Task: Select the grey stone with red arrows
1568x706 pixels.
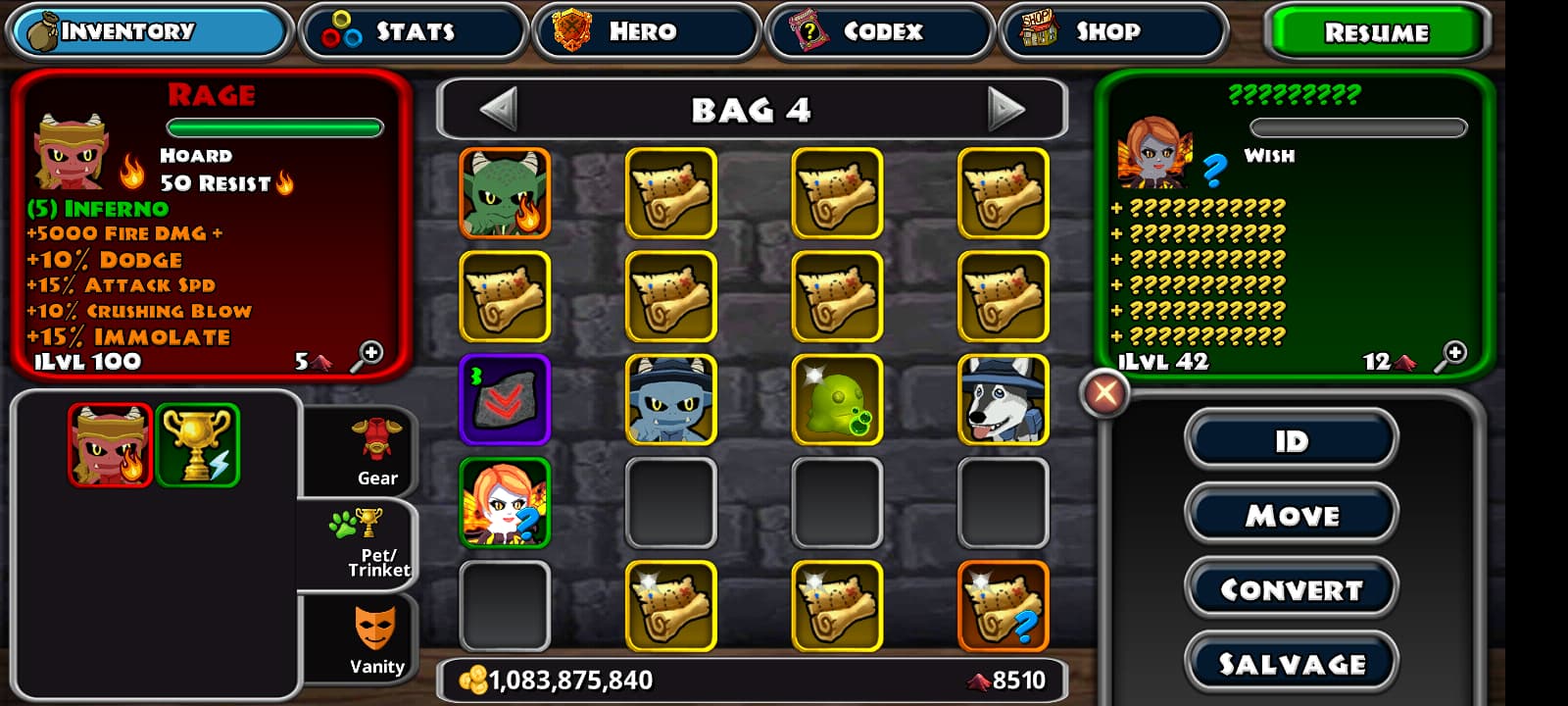Action: click(x=505, y=400)
